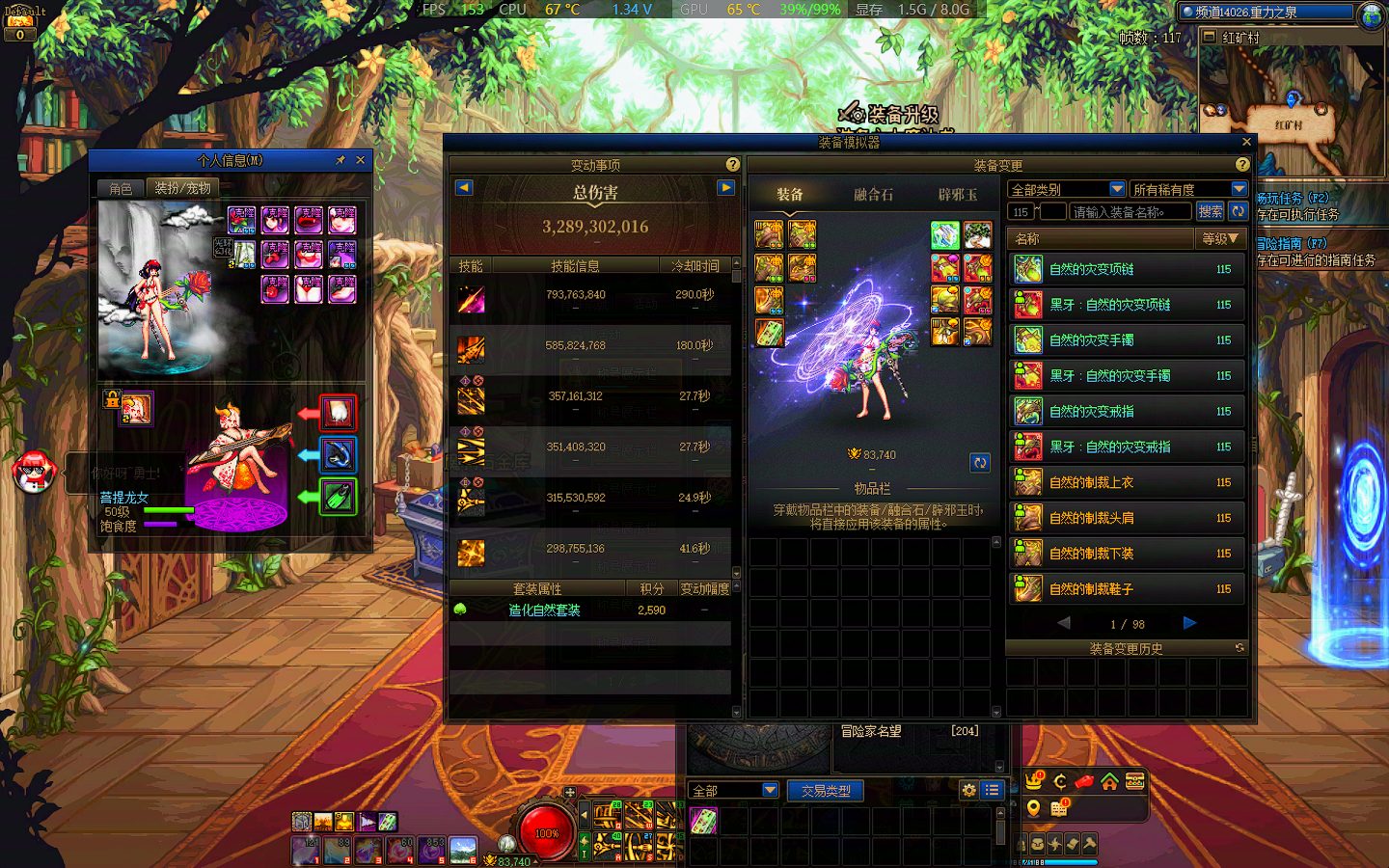1389x868 pixels.
Task: Sort the list by 等级 column
Action: pos(1219,238)
